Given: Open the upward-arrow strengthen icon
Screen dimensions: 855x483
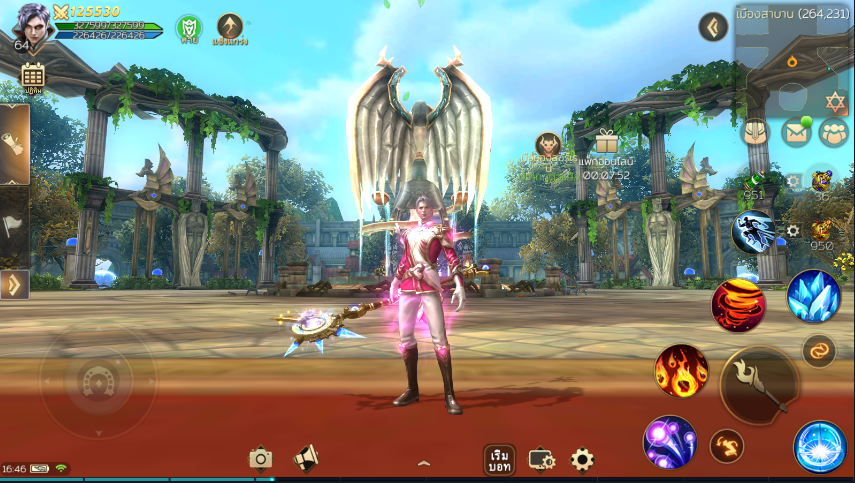Looking at the screenshot, I should (x=230, y=27).
